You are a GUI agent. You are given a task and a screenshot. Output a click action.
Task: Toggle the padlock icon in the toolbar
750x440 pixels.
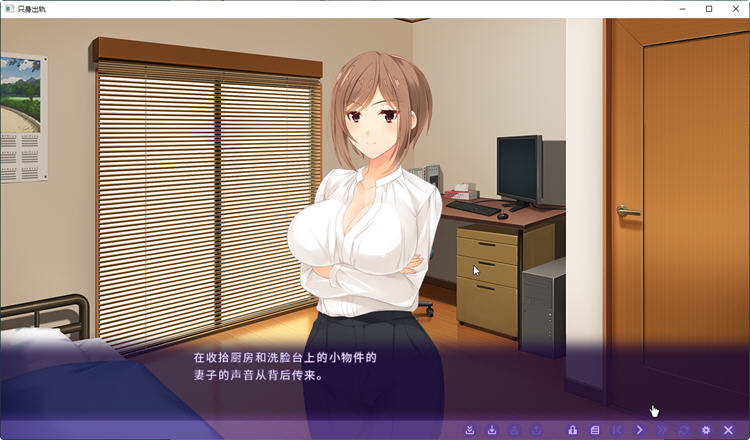click(572, 430)
